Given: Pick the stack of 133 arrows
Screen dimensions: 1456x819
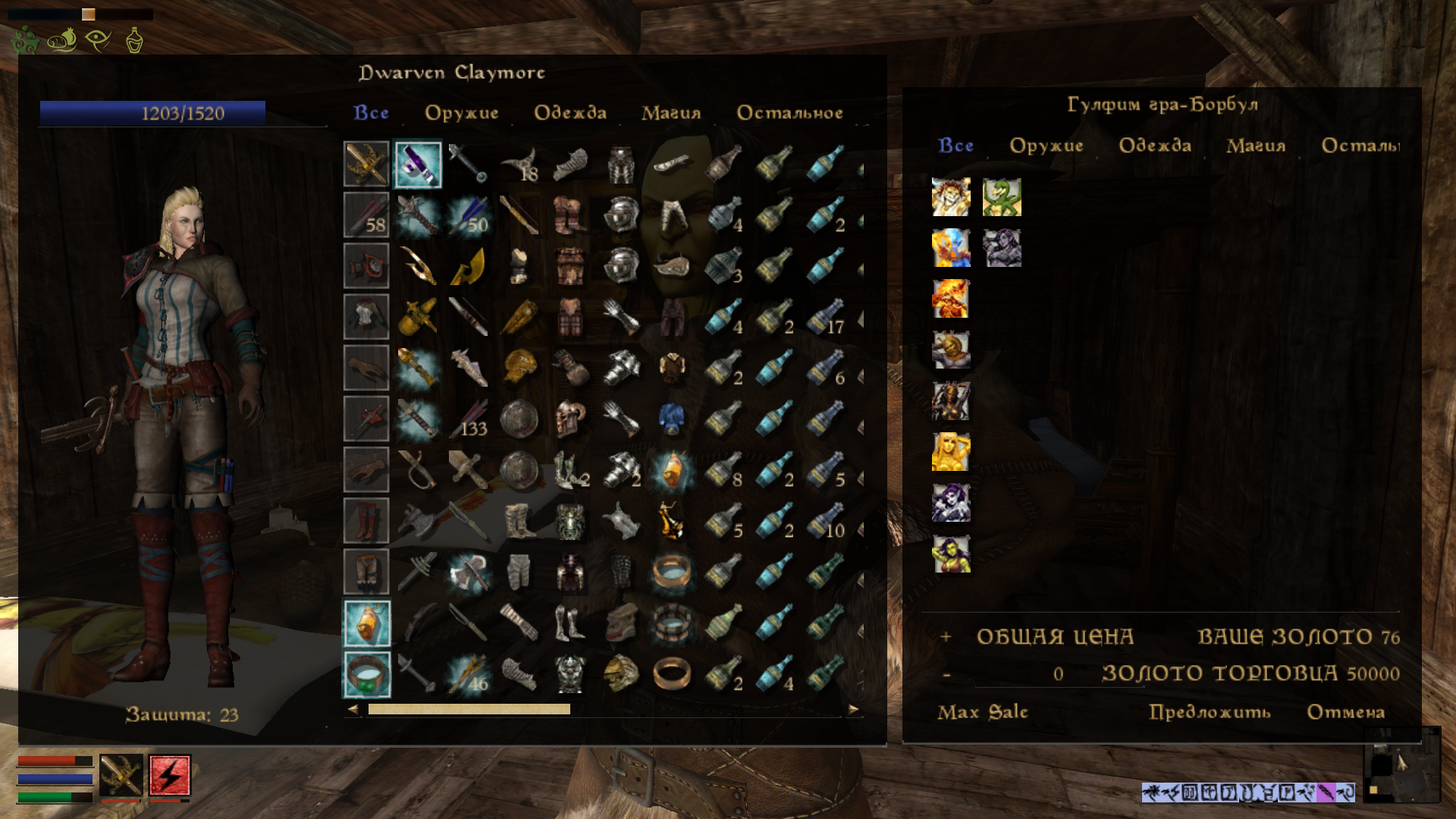Looking at the screenshot, I should [x=469, y=419].
